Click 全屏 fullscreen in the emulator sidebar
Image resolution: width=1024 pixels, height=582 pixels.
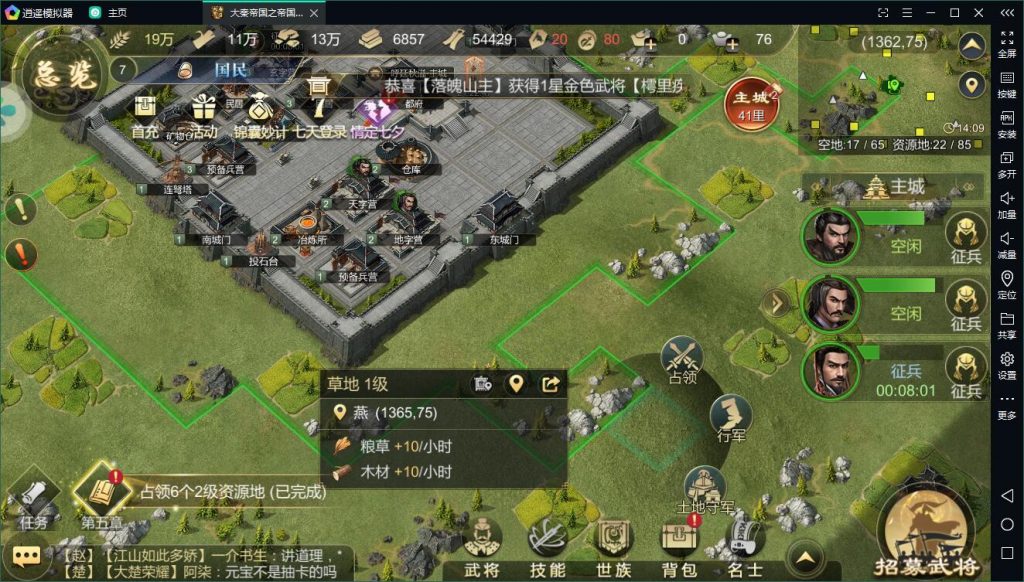pyautogui.click(x=1007, y=42)
